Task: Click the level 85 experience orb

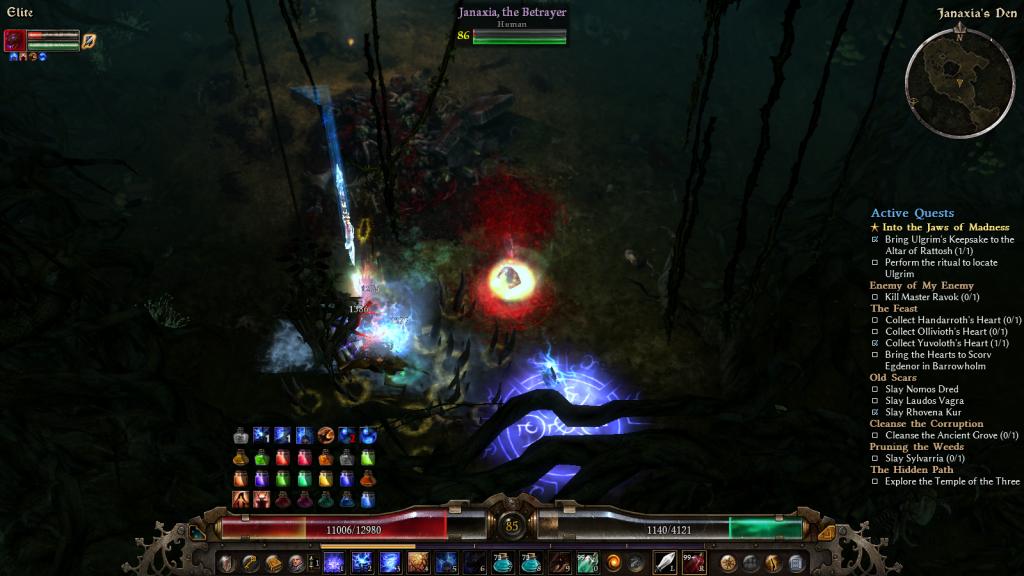Action: (512, 524)
